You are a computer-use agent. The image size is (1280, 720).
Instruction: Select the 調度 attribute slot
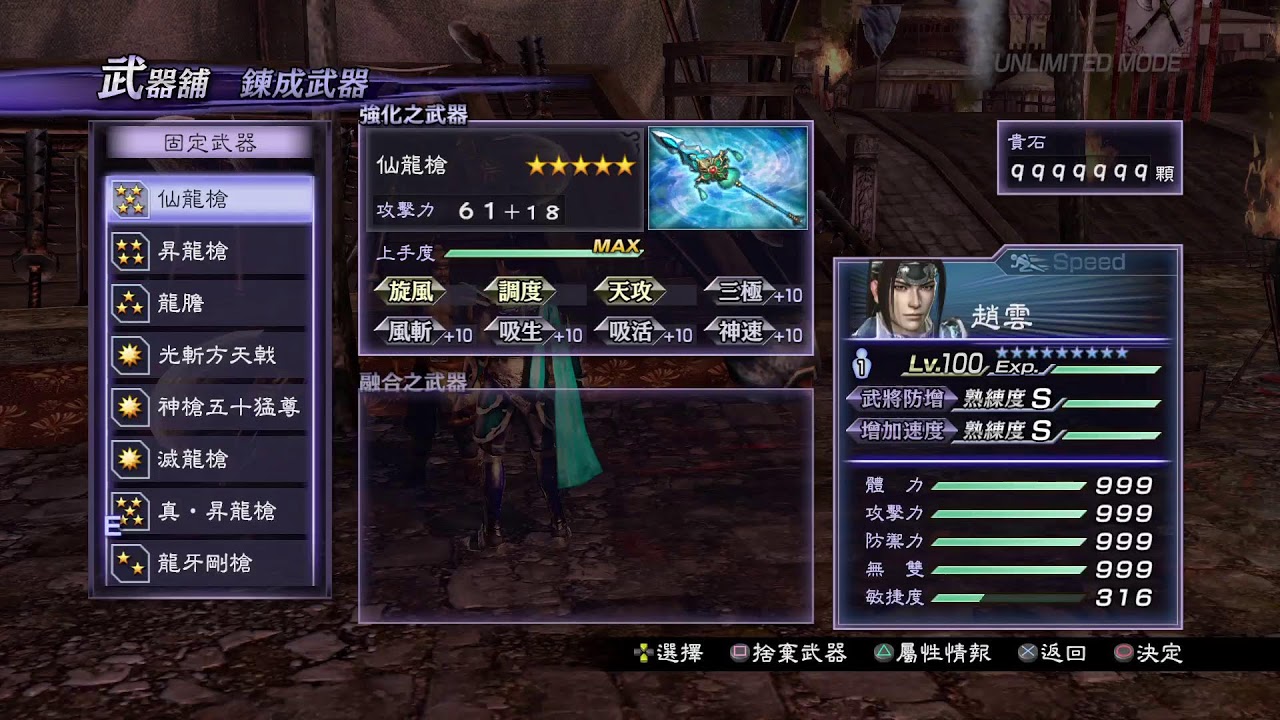tap(520, 291)
